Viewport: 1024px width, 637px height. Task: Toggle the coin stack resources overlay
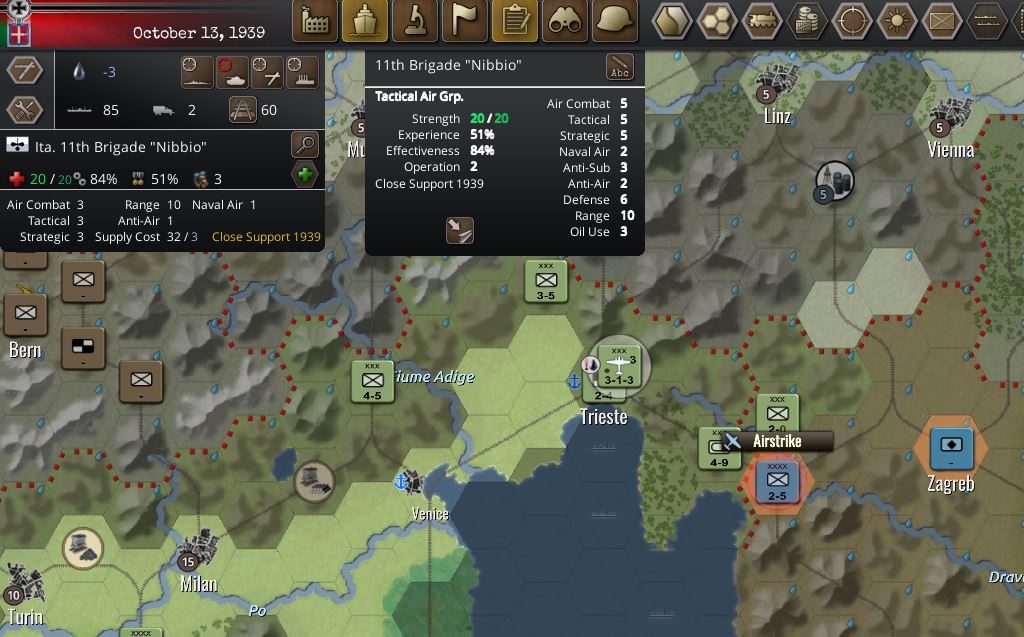point(806,21)
